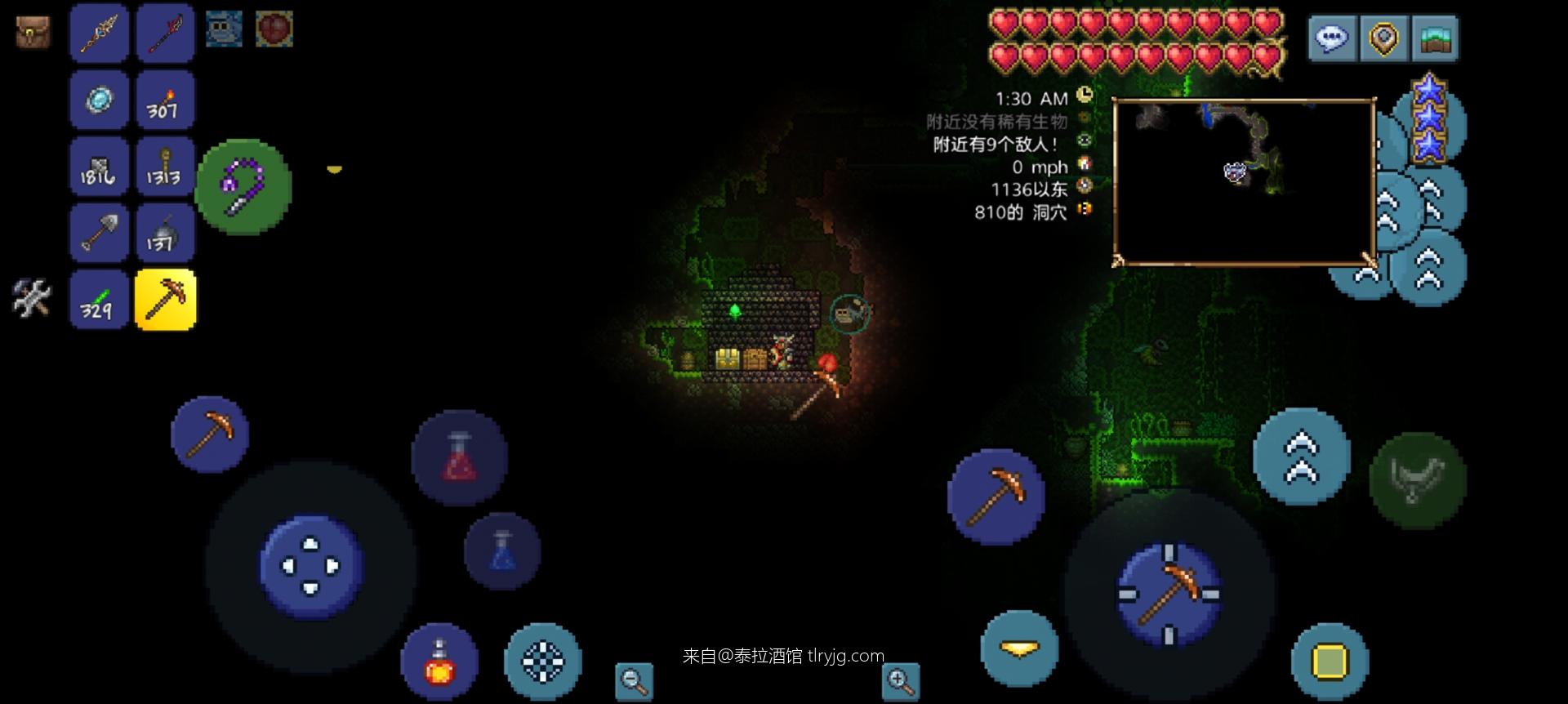The height and width of the screenshot is (704, 1568).
Task: Open chat with the speech bubble icon
Action: click(1333, 38)
